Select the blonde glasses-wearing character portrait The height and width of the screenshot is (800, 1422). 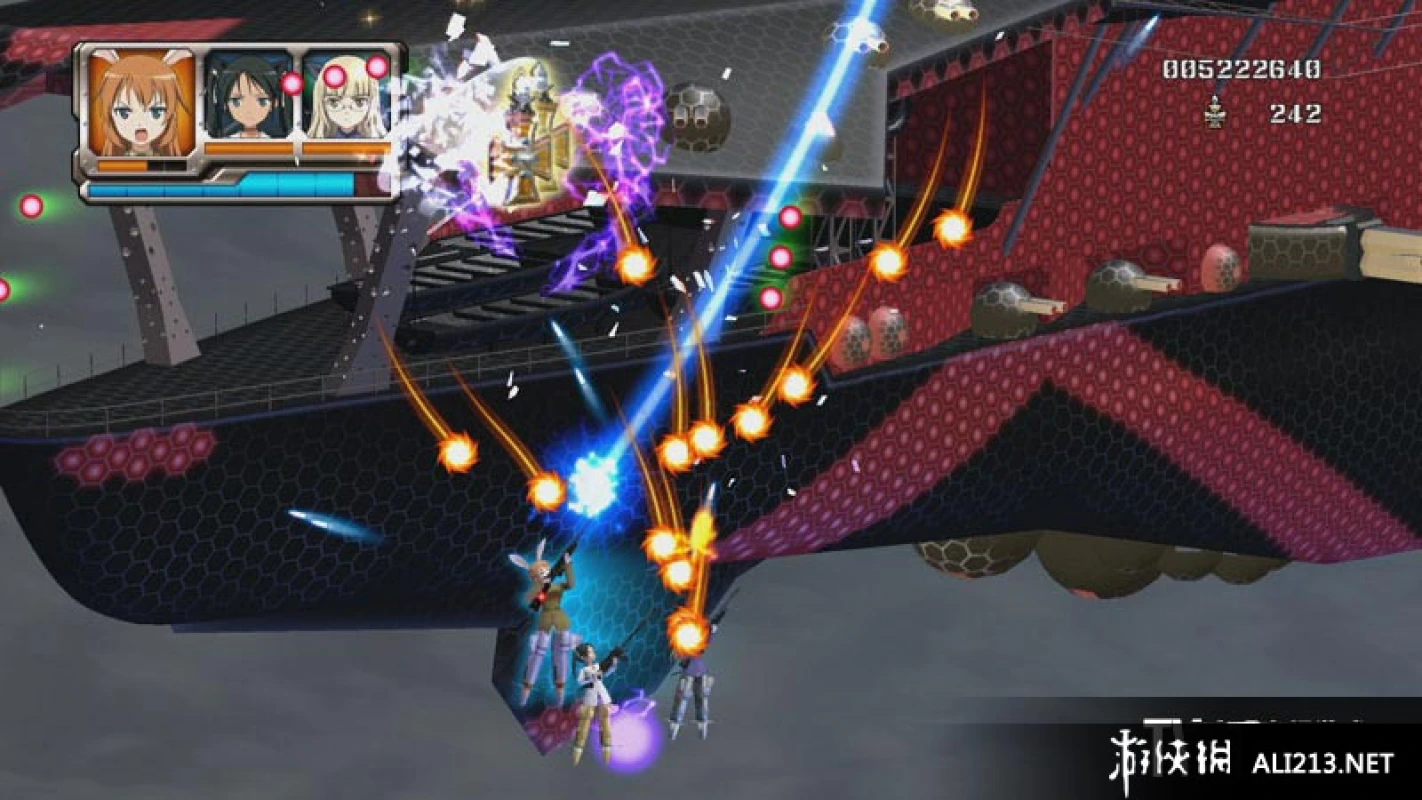345,97
